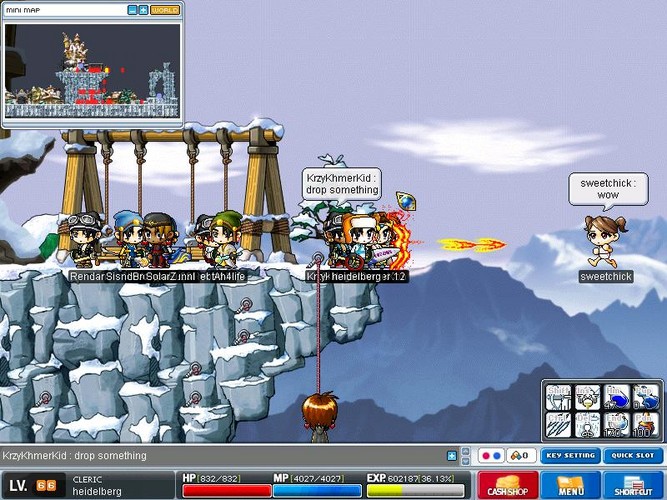Open Key Setting configuration
Viewport: 667px width, 500px height.
point(571,456)
